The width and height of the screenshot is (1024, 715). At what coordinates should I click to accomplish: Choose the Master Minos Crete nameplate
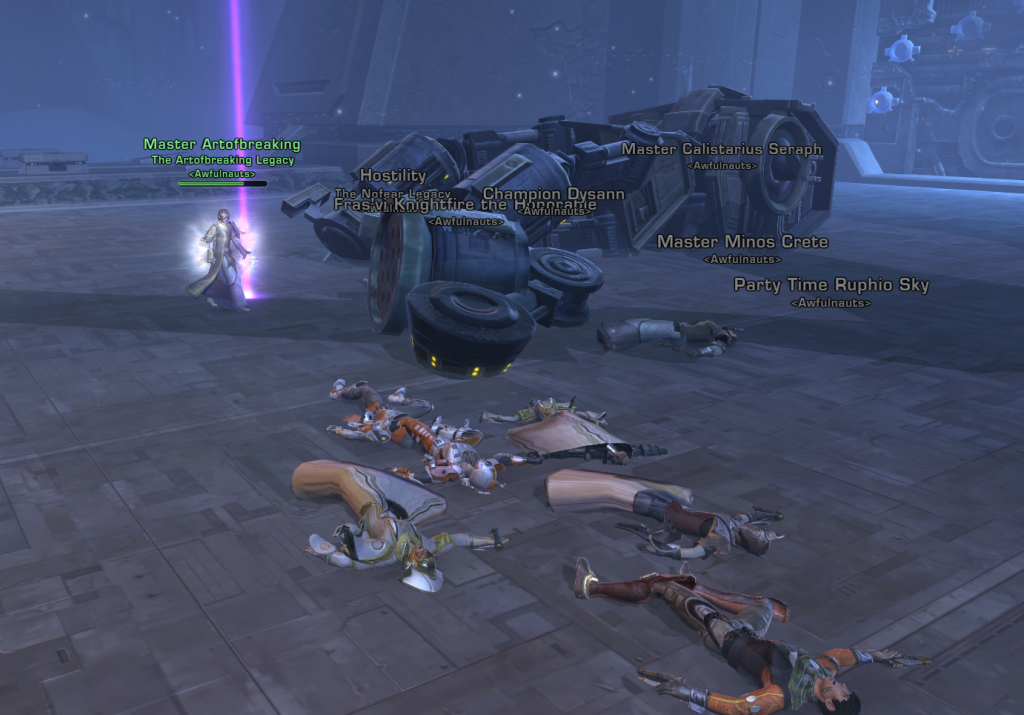click(742, 241)
